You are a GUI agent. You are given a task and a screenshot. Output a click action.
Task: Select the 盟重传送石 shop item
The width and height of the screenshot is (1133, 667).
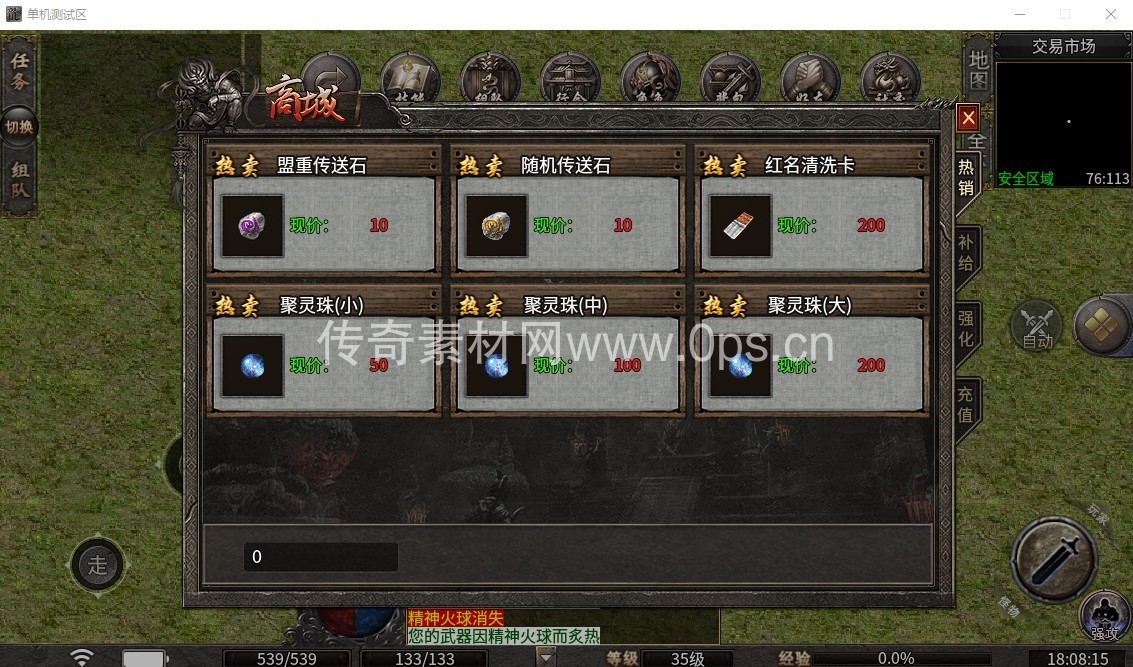(253, 226)
